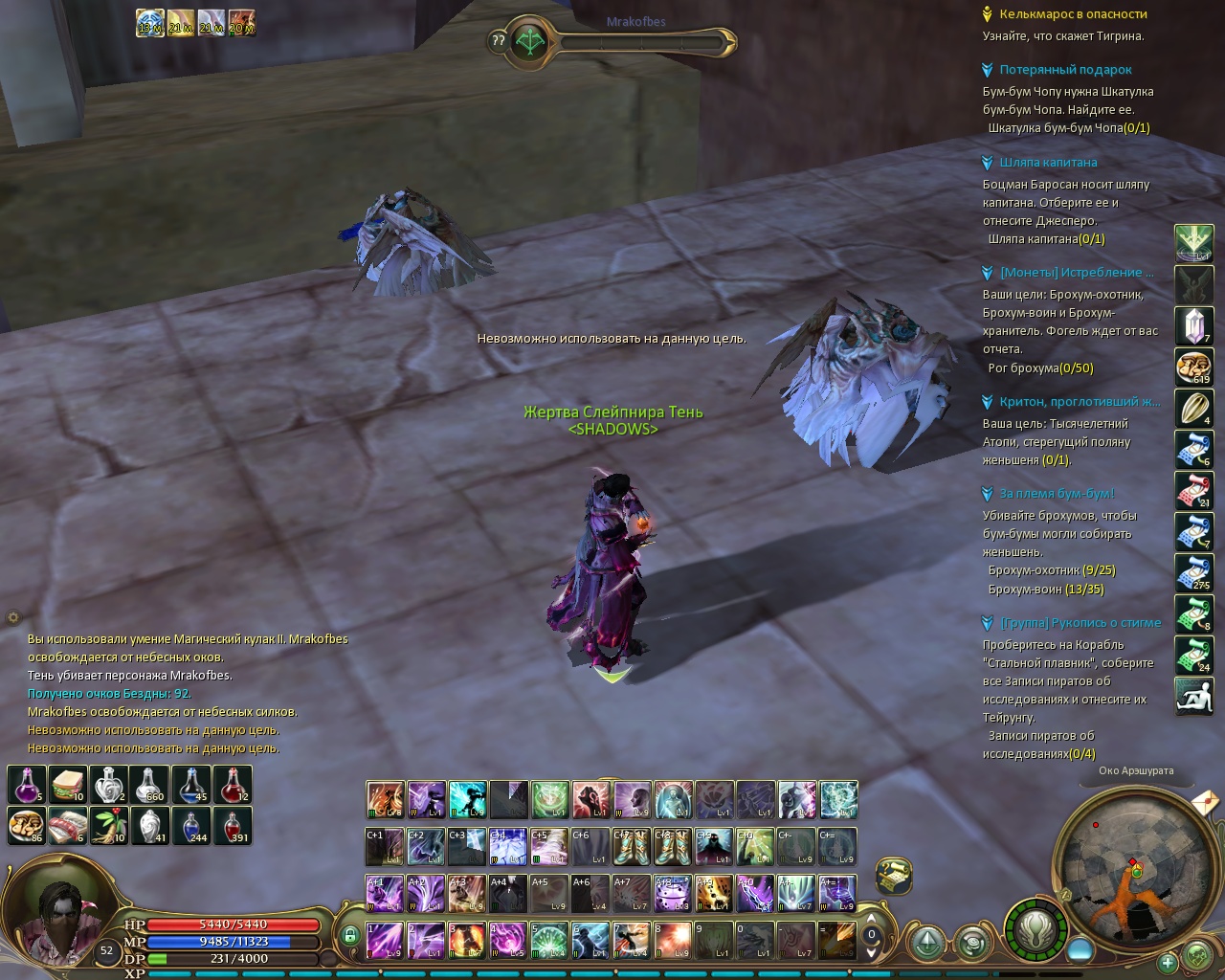
Task: Activate the skill in hotbar slot 1
Action: click(x=385, y=940)
